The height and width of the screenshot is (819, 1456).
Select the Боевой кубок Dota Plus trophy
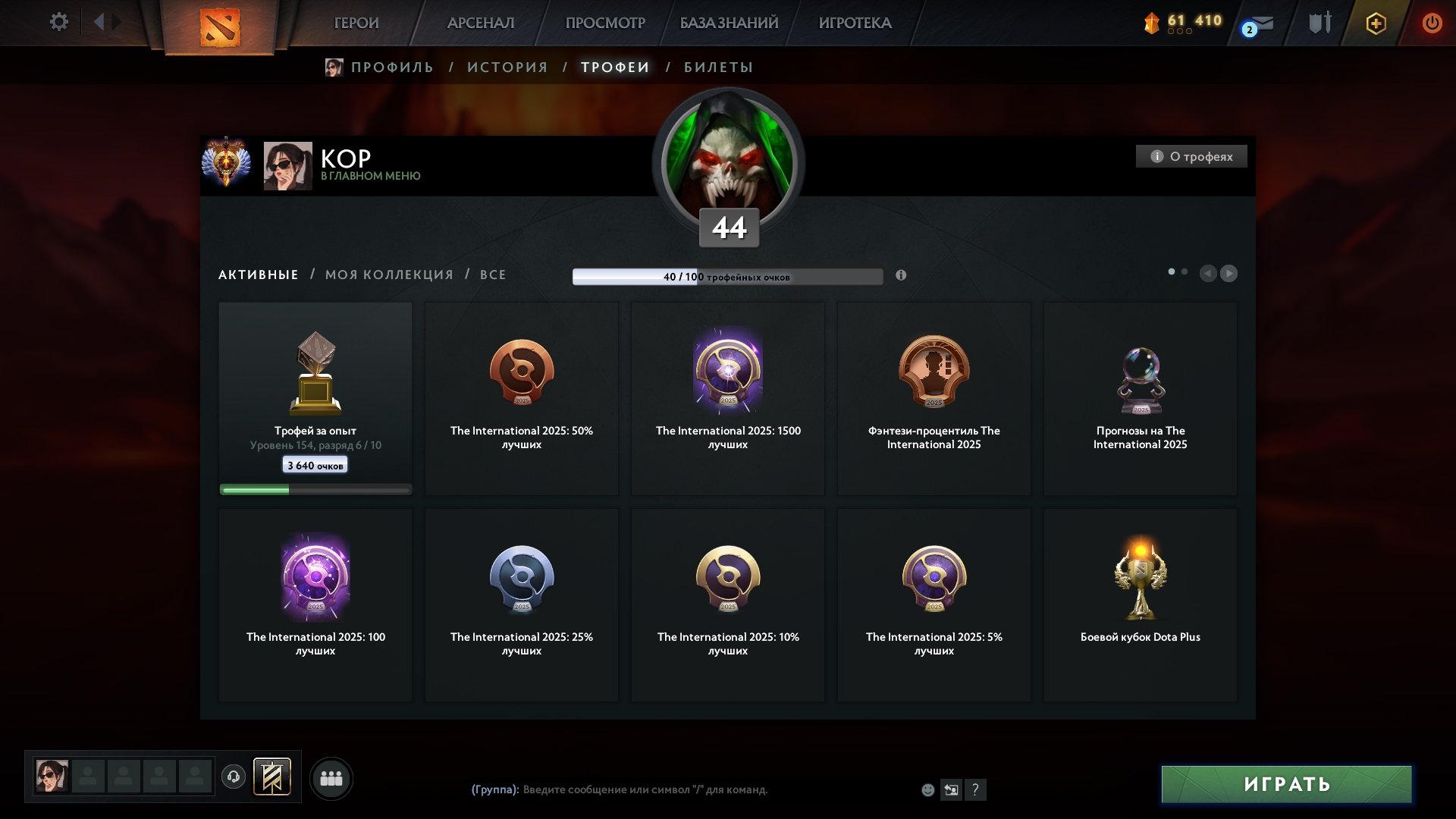click(1140, 604)
